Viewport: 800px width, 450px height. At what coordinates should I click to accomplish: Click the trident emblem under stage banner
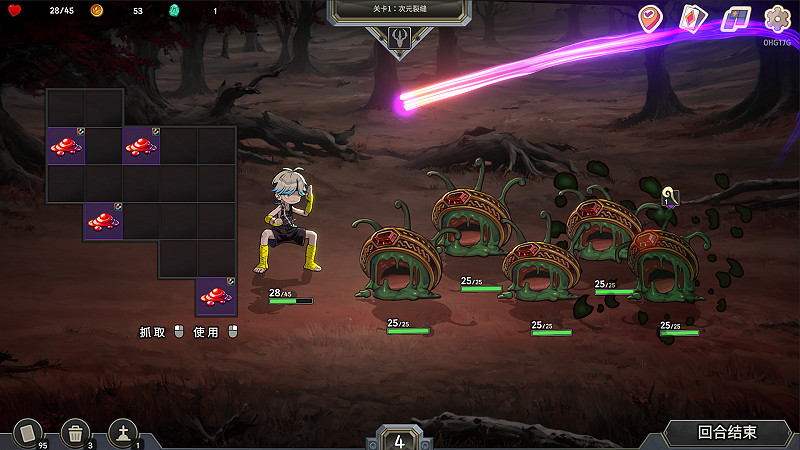tap(400, 38)
